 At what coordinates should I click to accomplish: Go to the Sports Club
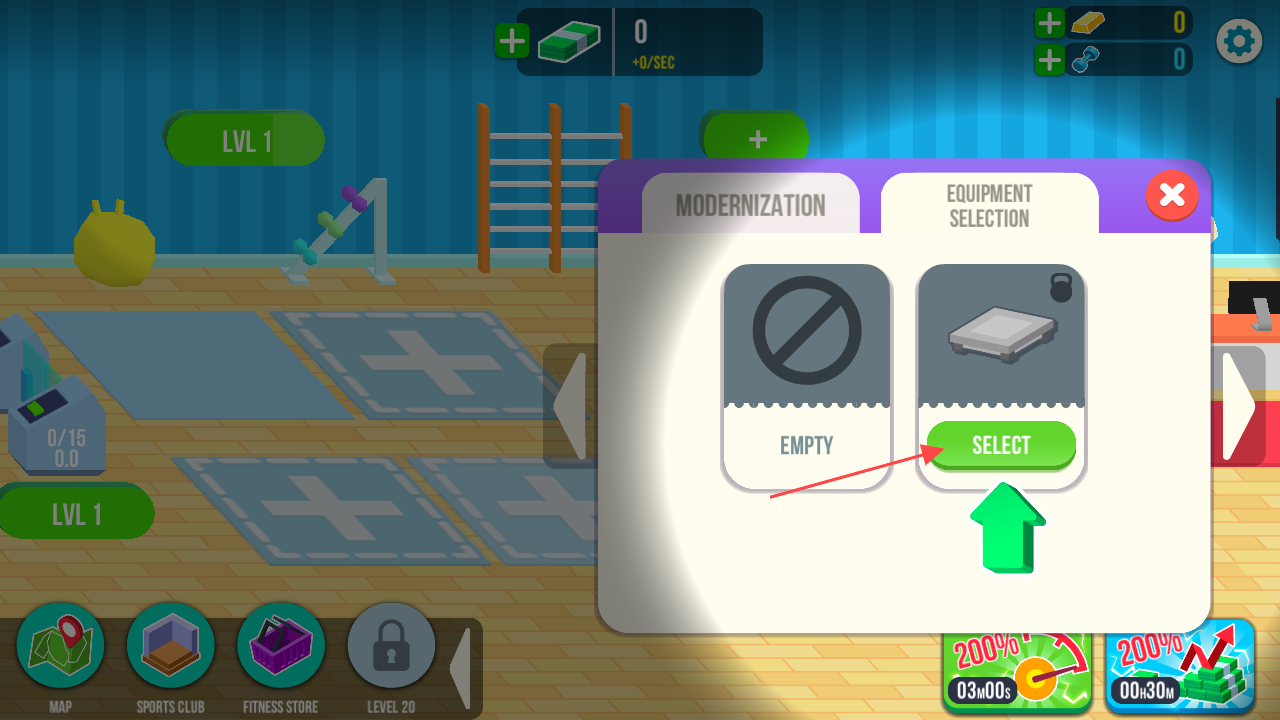click(171, 647)
